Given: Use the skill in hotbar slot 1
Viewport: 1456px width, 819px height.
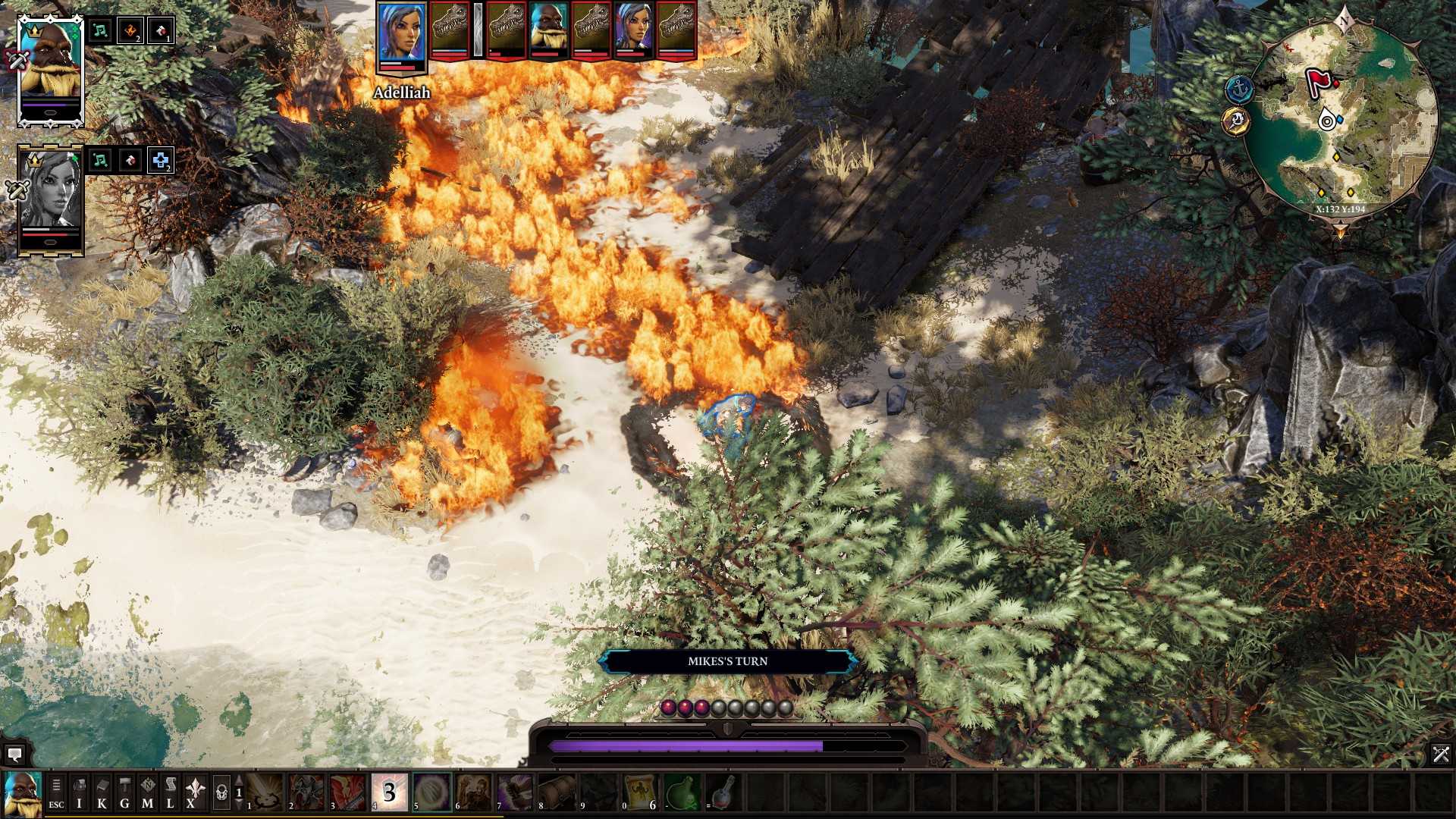Looking at the screenshot, I should (x=264, y=792).
